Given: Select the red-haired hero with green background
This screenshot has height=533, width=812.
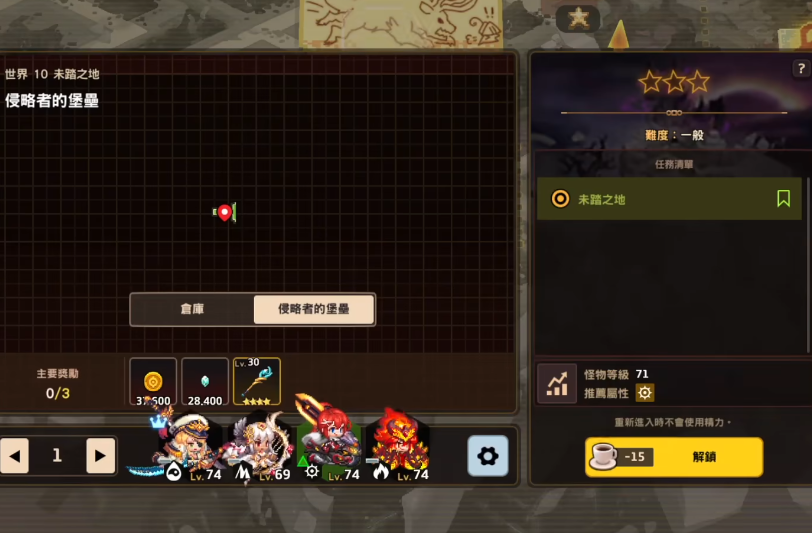Looking at the screenshot, I should point(328,445).
